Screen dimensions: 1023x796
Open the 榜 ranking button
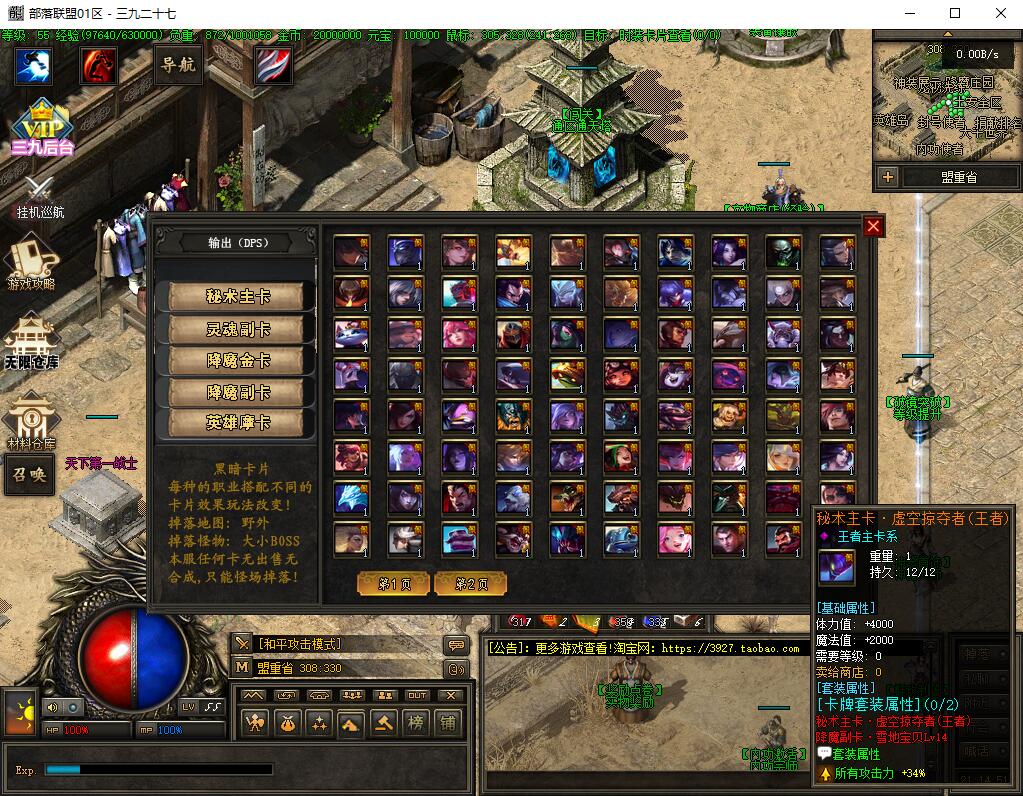coord(415,722)
